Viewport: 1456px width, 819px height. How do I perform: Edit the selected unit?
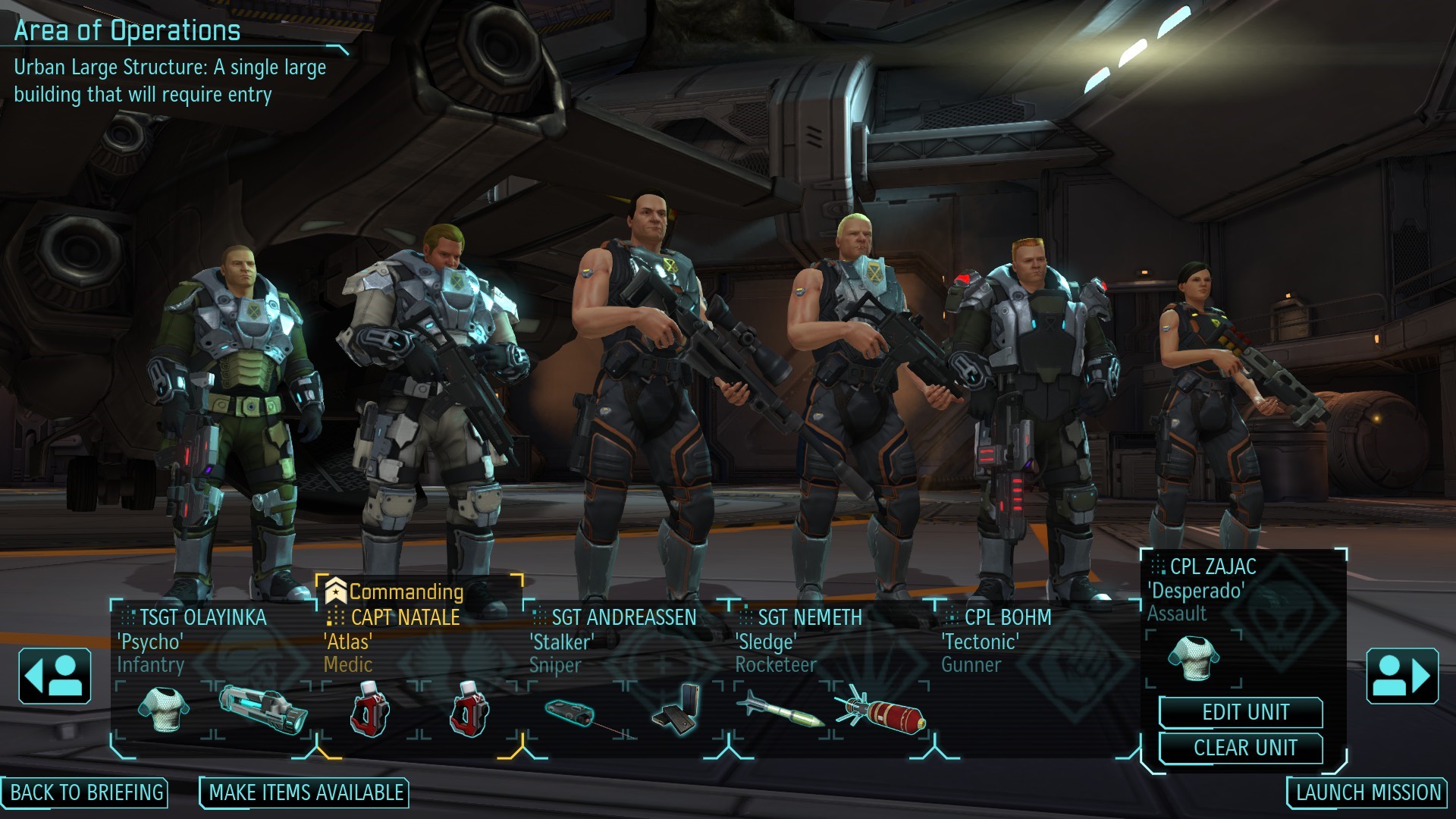pos(1245,713)
